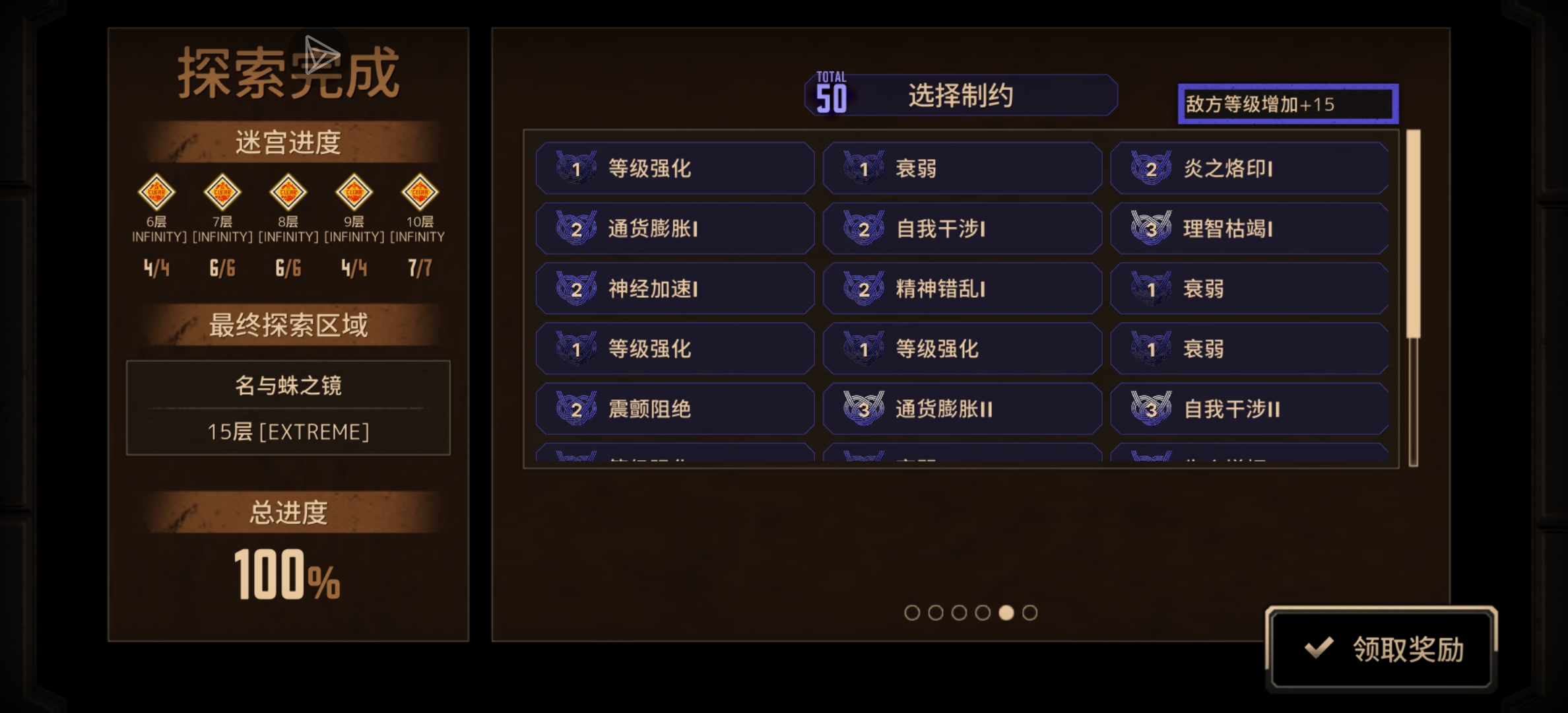Click the level-1 badge icon beside 等级强化
1568x713 pixels.
[575, 168]
